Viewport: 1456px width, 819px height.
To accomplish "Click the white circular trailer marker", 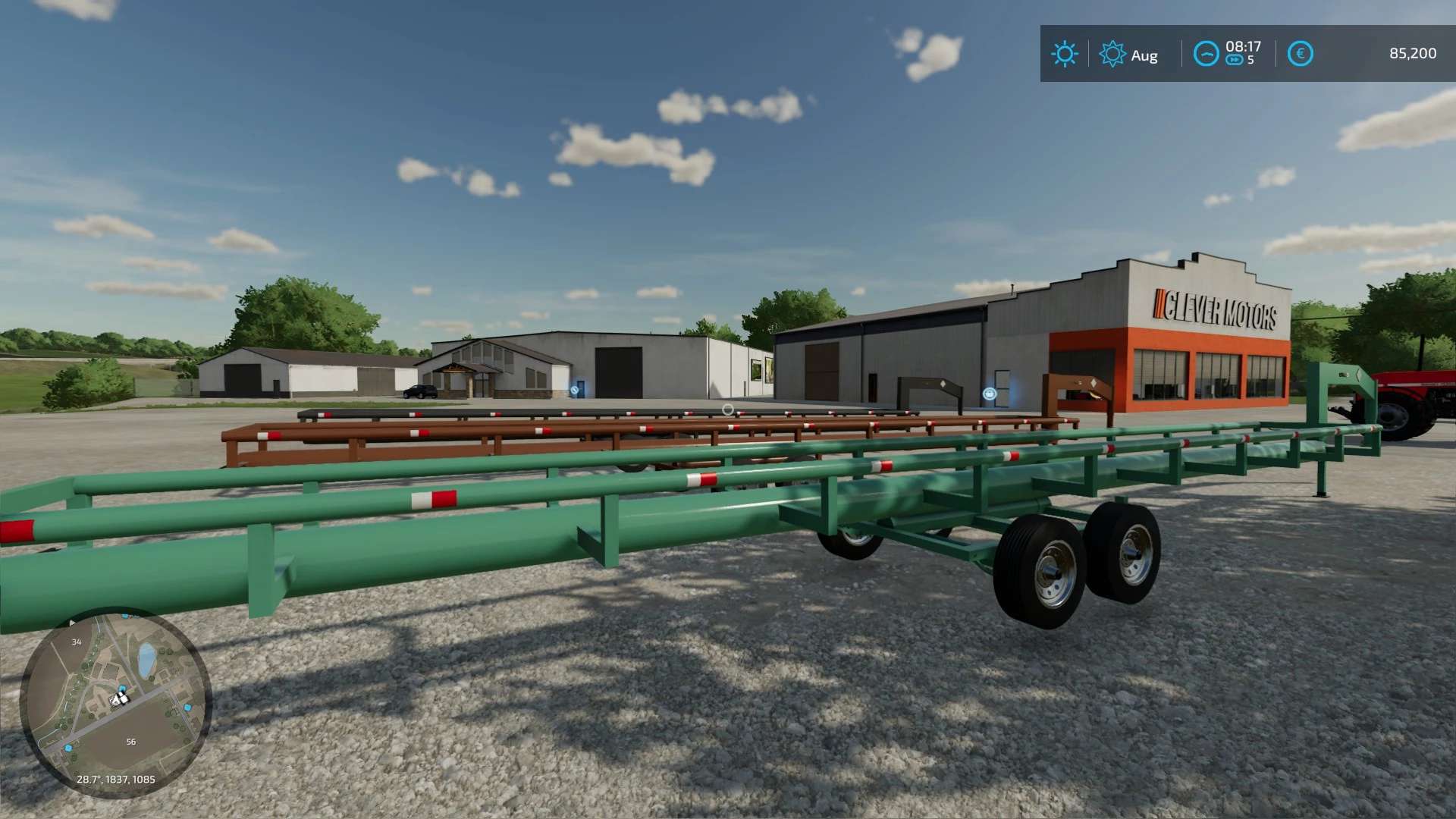I will tap(727, 409).
